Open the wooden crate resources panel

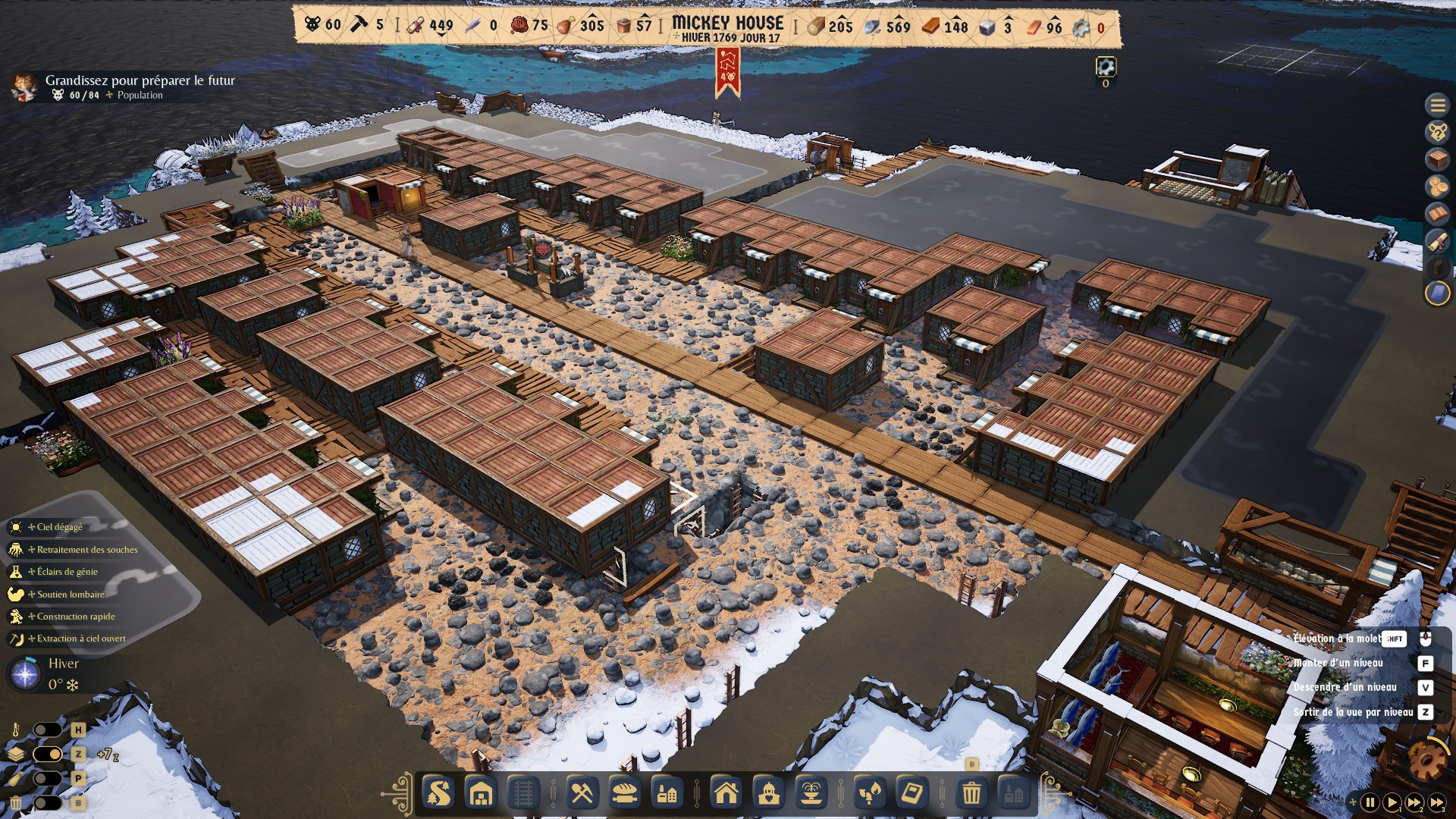coord(1437,159)
